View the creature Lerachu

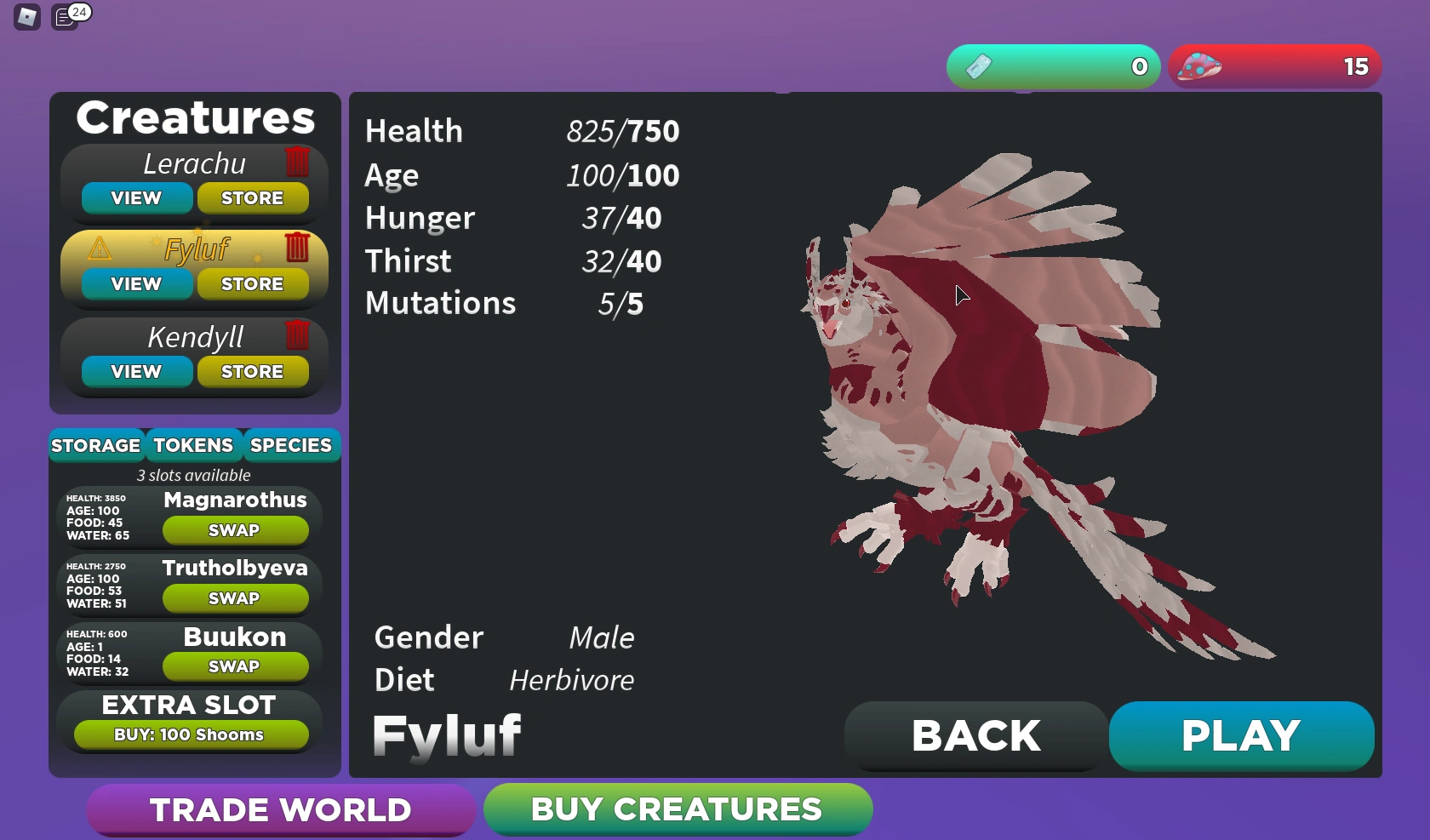tap(134, 197)
